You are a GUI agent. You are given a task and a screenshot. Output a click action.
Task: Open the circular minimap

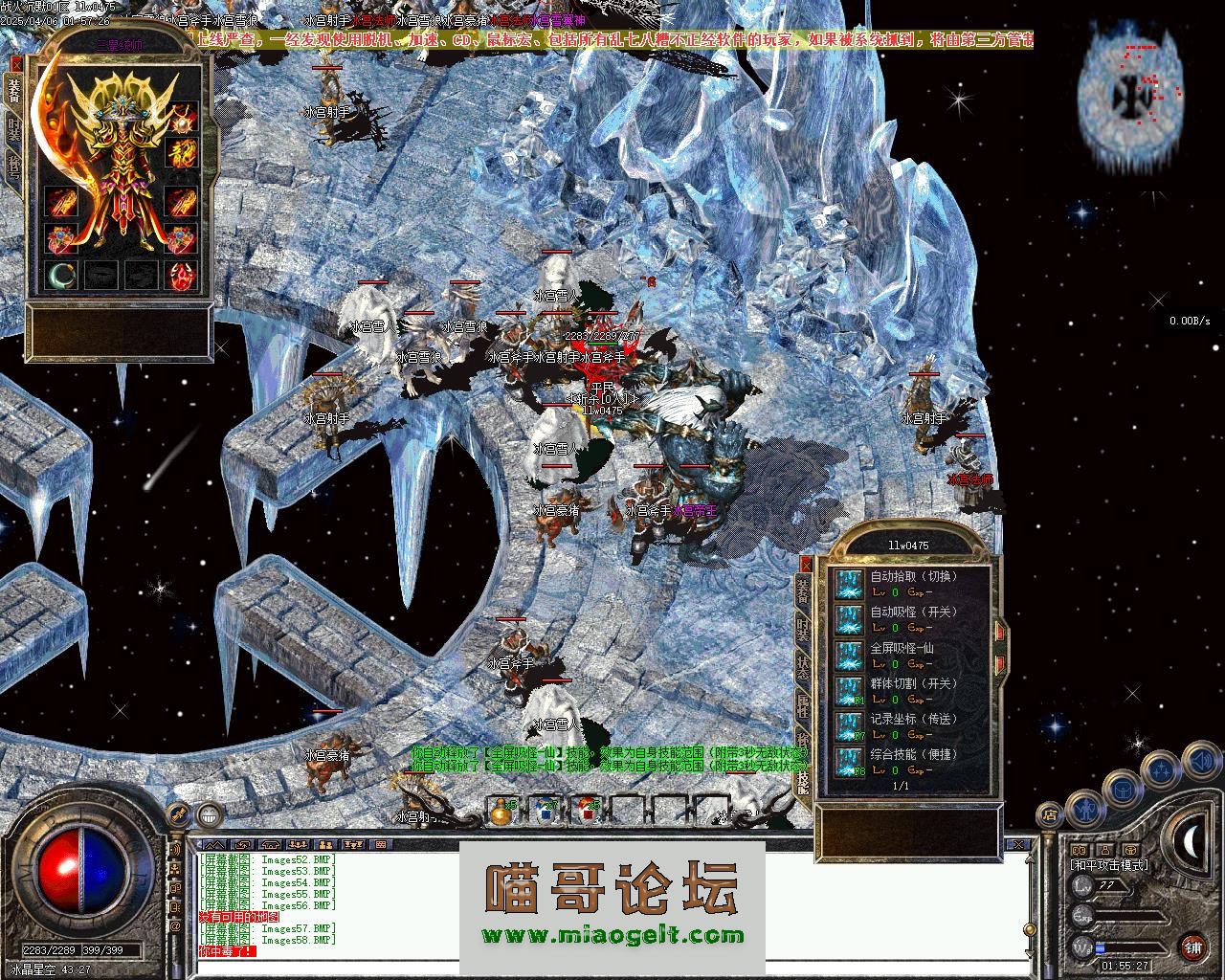click(1129, 96)
